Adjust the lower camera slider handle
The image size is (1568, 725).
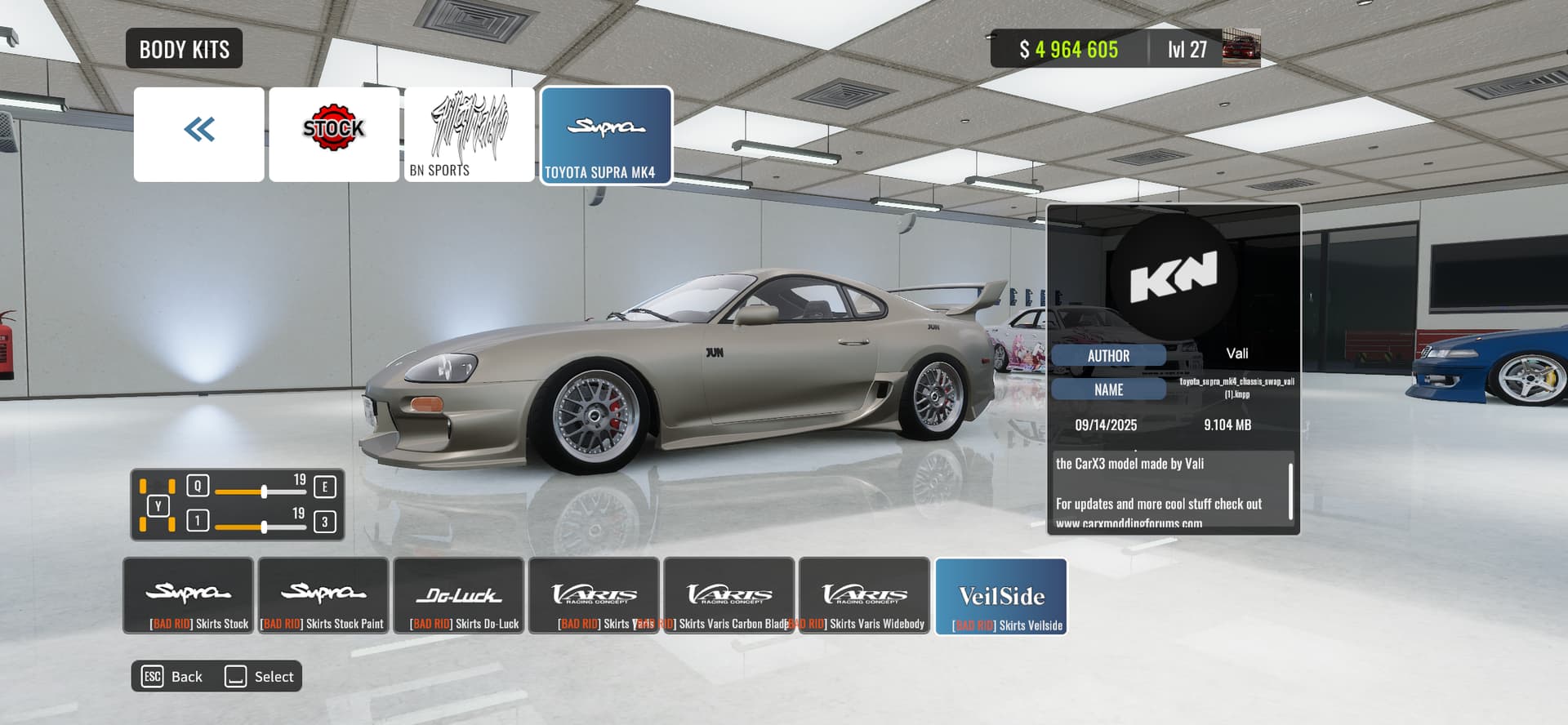click(264, 527)
